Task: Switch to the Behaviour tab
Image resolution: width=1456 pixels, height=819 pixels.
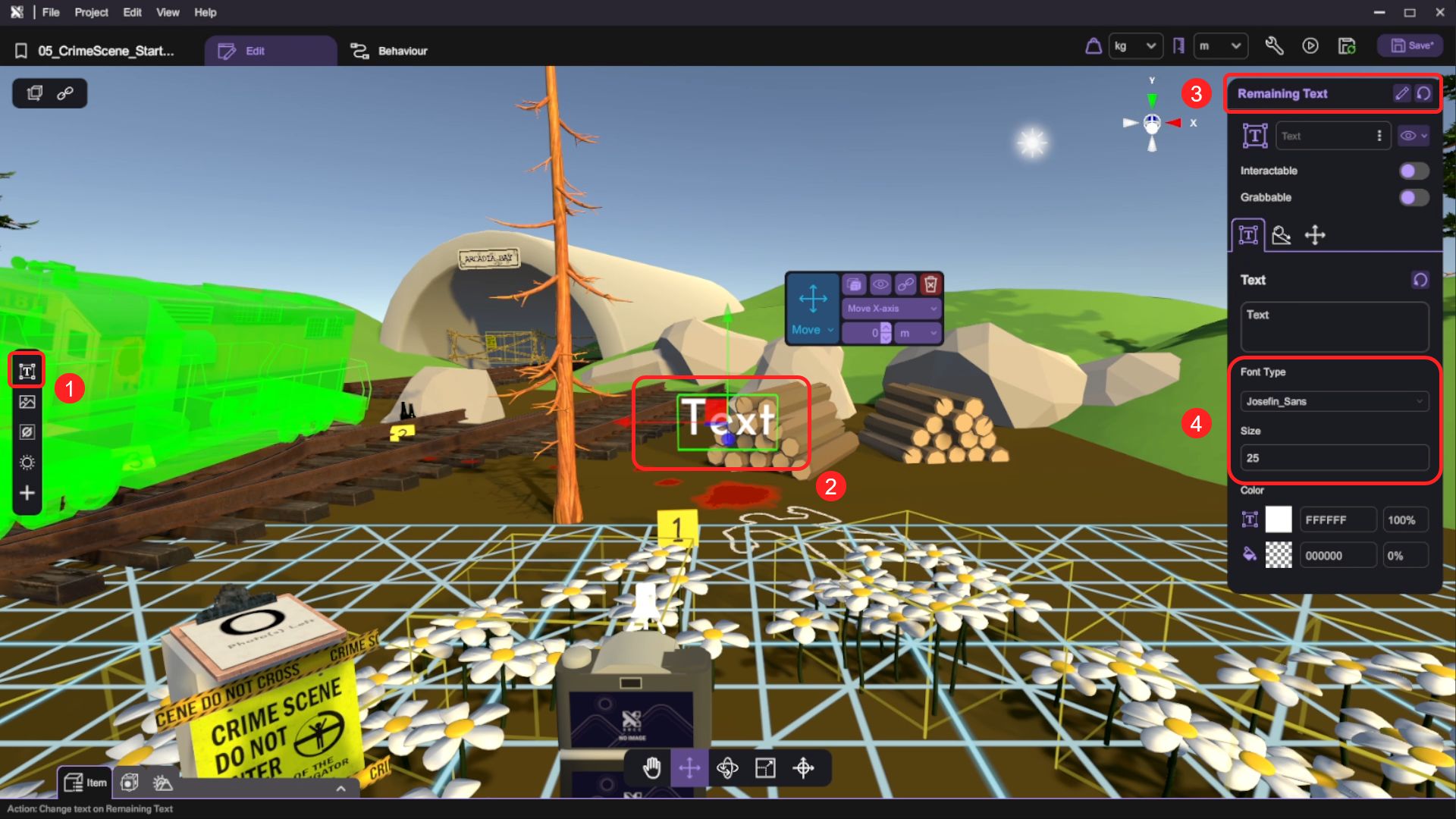Action: tap(389, 51)
